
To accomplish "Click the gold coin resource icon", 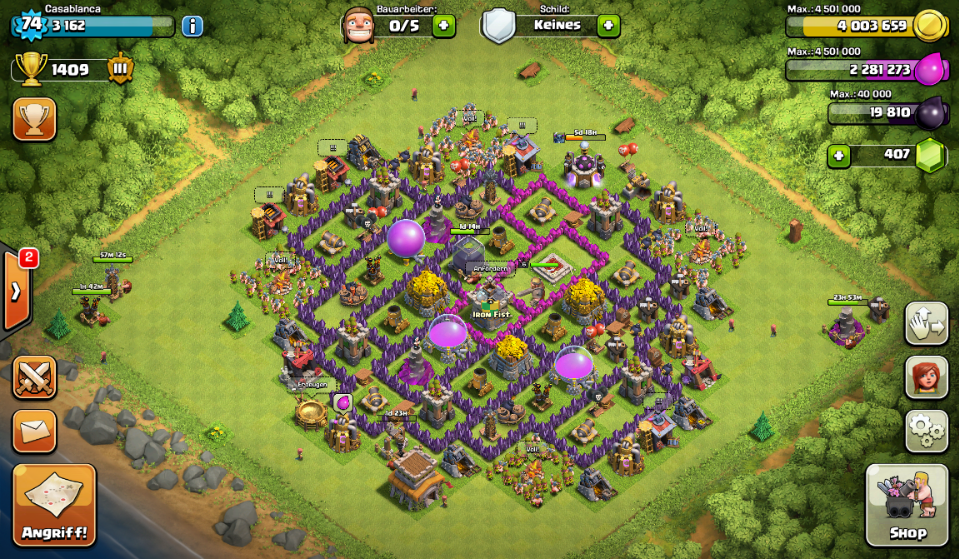I will pos(930,26).
